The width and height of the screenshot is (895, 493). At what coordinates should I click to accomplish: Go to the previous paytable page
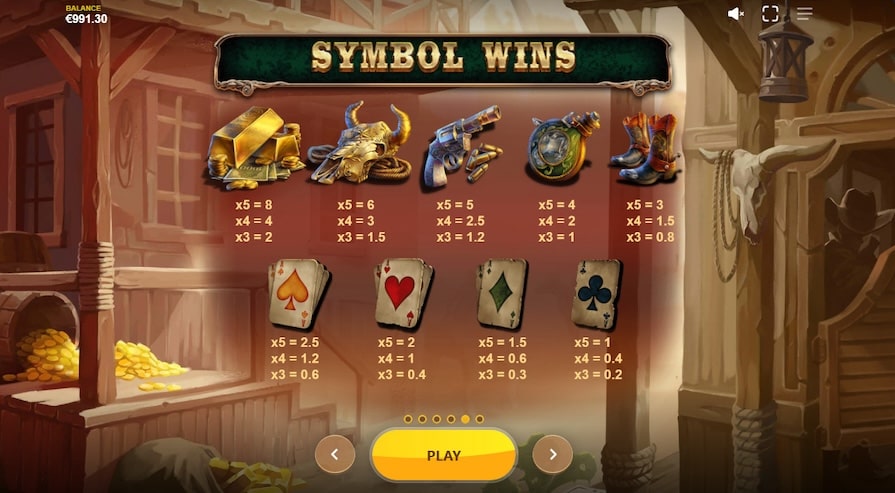(x=335, y=455)
